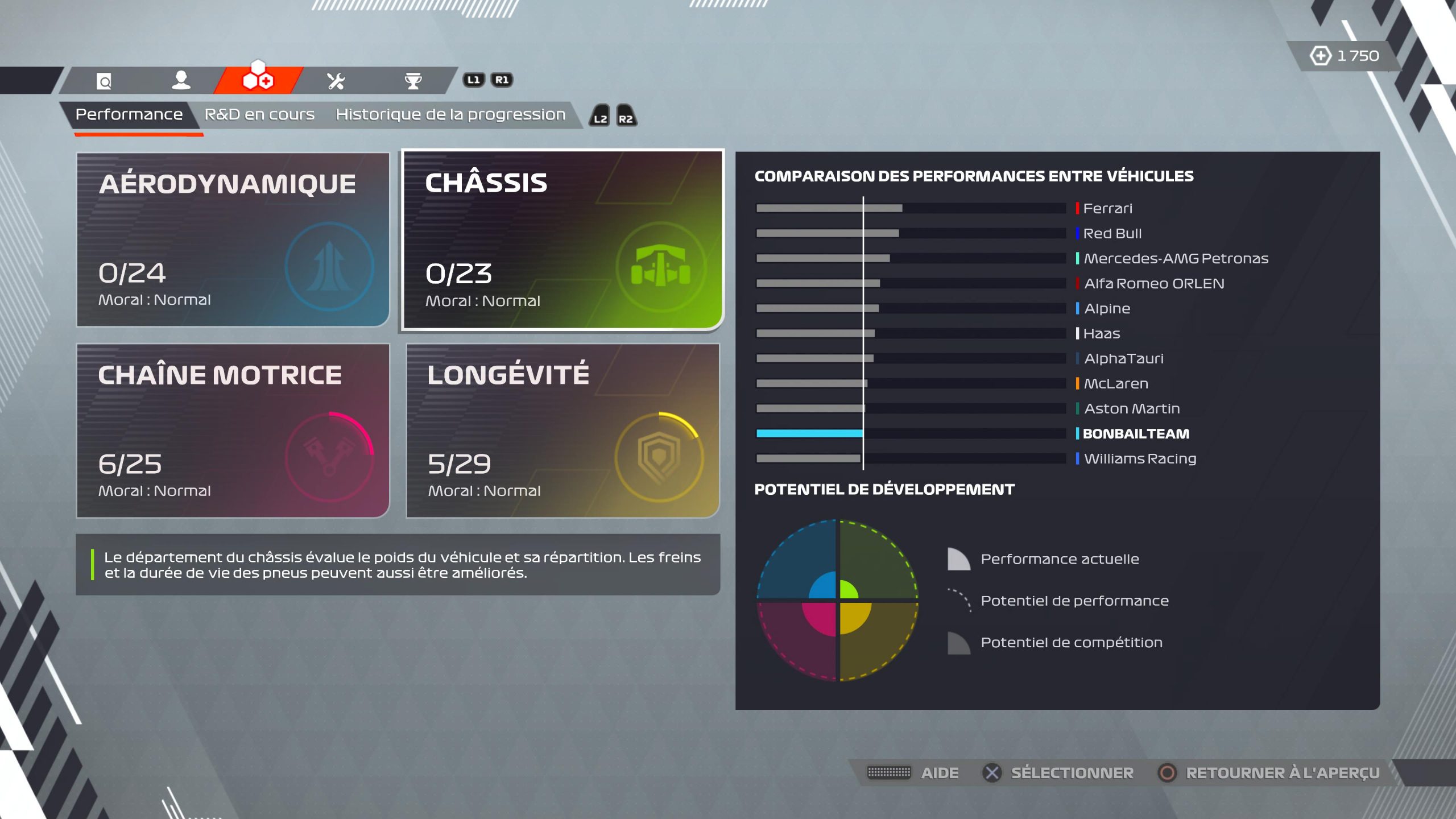Open the driver profile tab icon
This screenshot has height=819, width=1456.
coord(181,81)
